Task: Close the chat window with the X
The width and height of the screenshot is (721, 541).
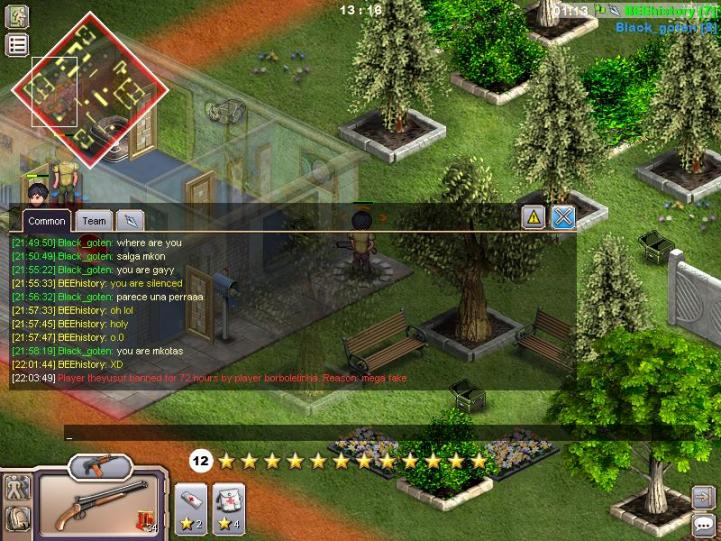Action: point(563,217)
